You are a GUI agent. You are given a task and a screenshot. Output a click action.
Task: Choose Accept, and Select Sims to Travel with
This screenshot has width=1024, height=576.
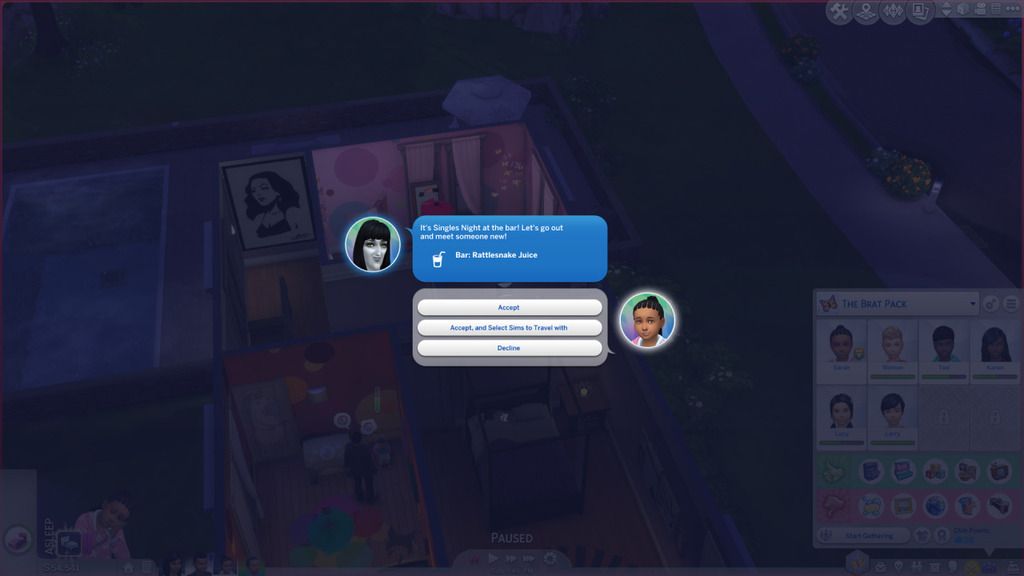coord(509,328)
